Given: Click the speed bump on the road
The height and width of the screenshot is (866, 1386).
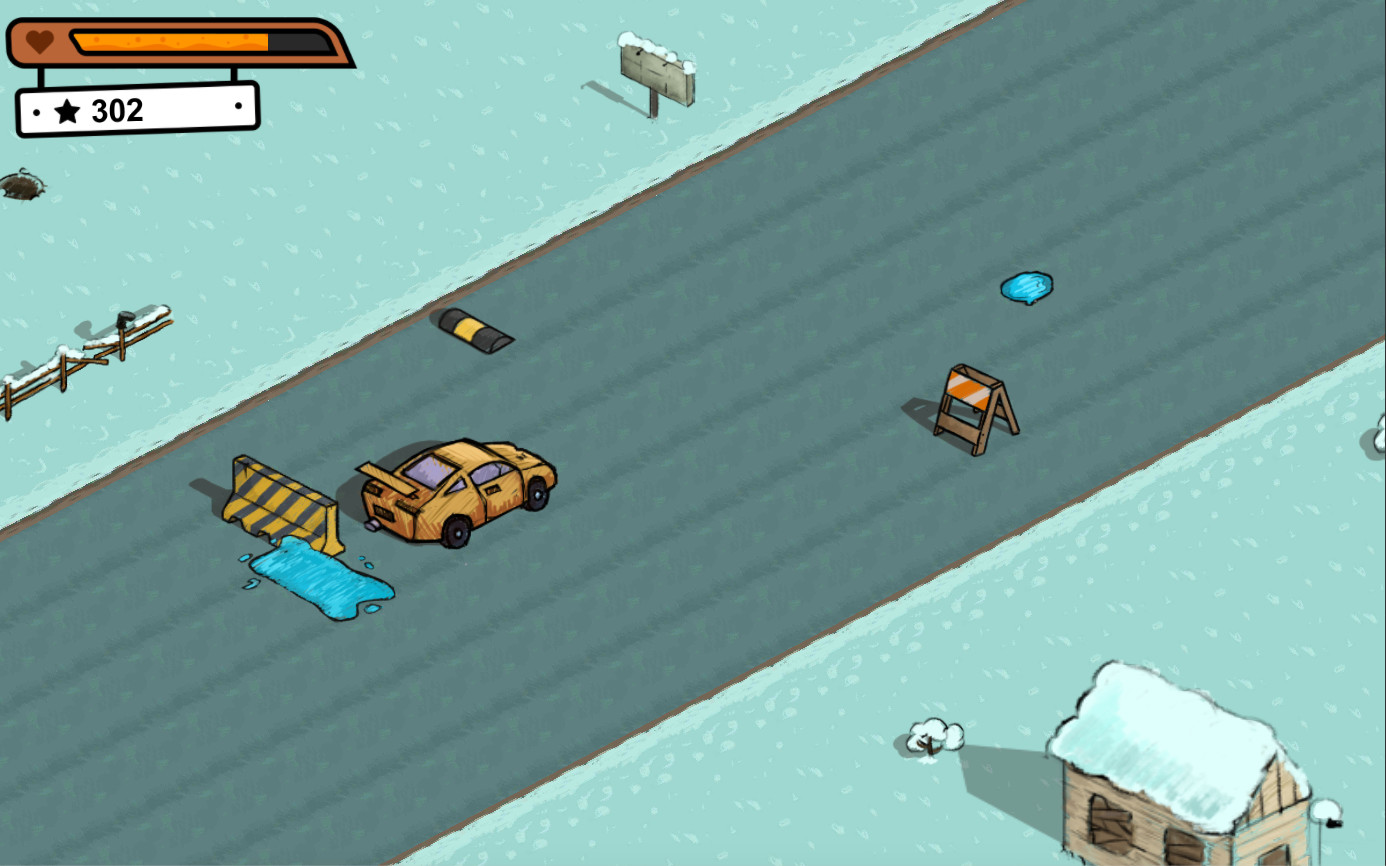Looking at the screenshot, I should tap(475, 330).
